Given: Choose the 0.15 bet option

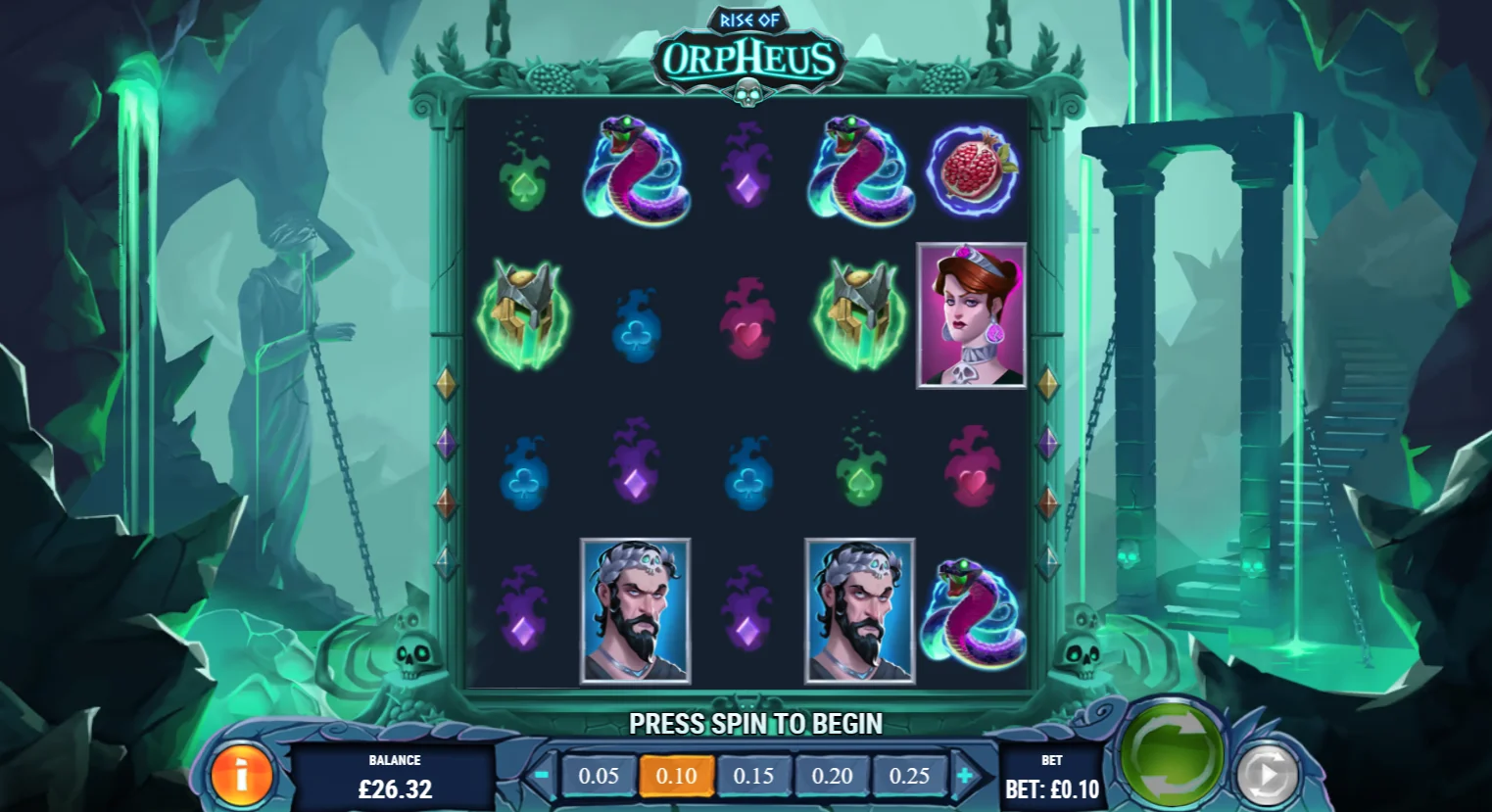Looking at the screenshot, I should coord(754,776).
